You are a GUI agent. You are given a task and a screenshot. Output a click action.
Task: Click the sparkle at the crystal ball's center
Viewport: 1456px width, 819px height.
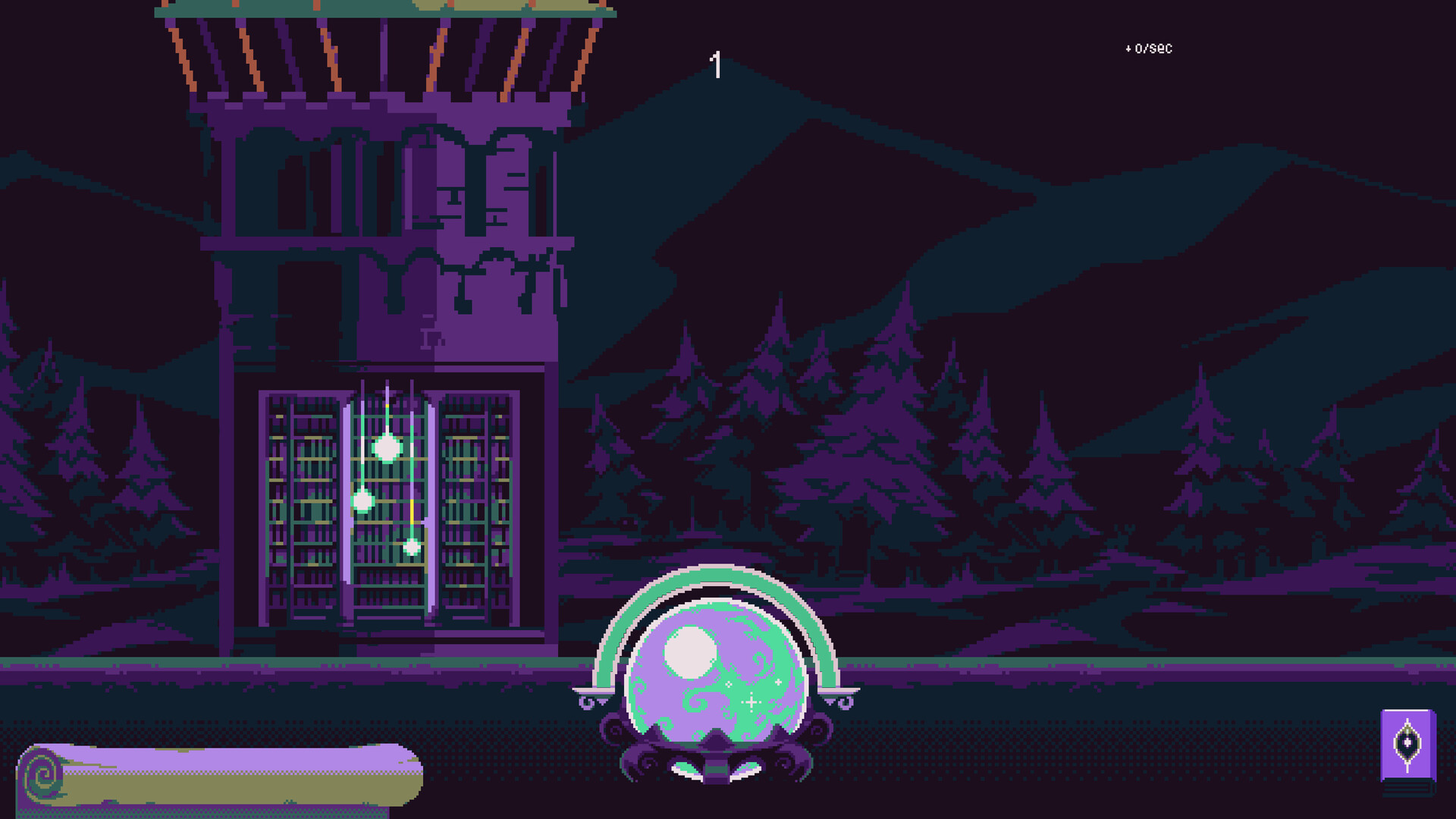click(751, 703)
